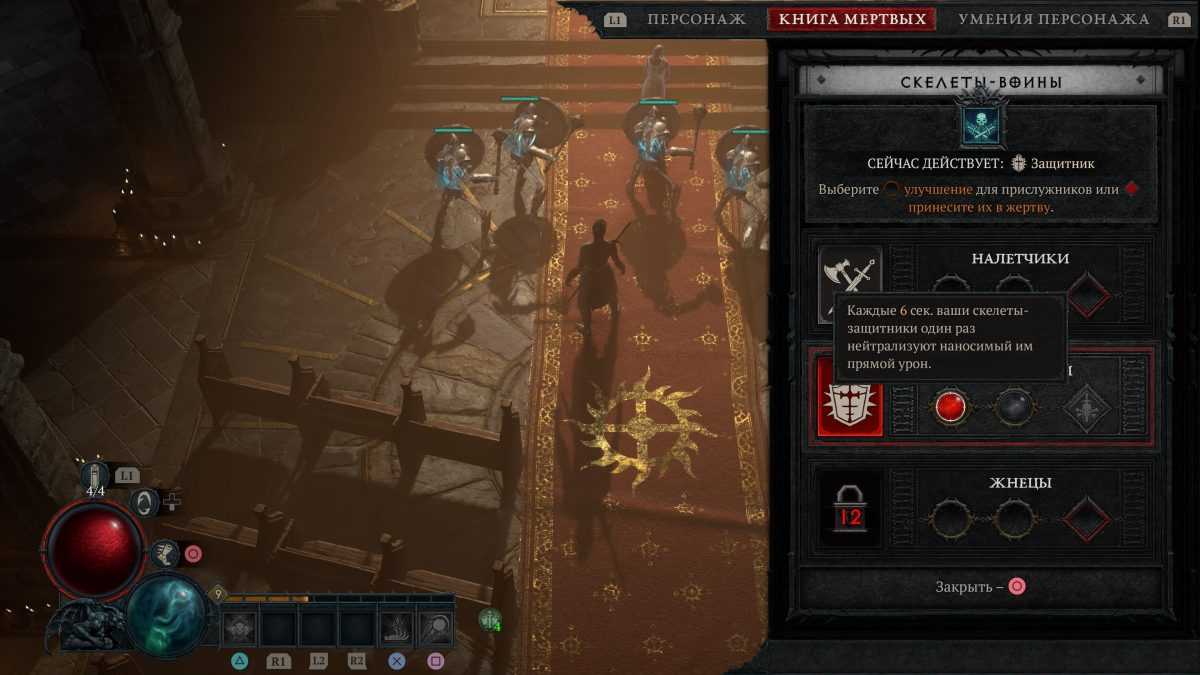Choose the dark second Защитники upgrade node
Viewport: 1200px width, 675px height.
tap(1014, 407)
